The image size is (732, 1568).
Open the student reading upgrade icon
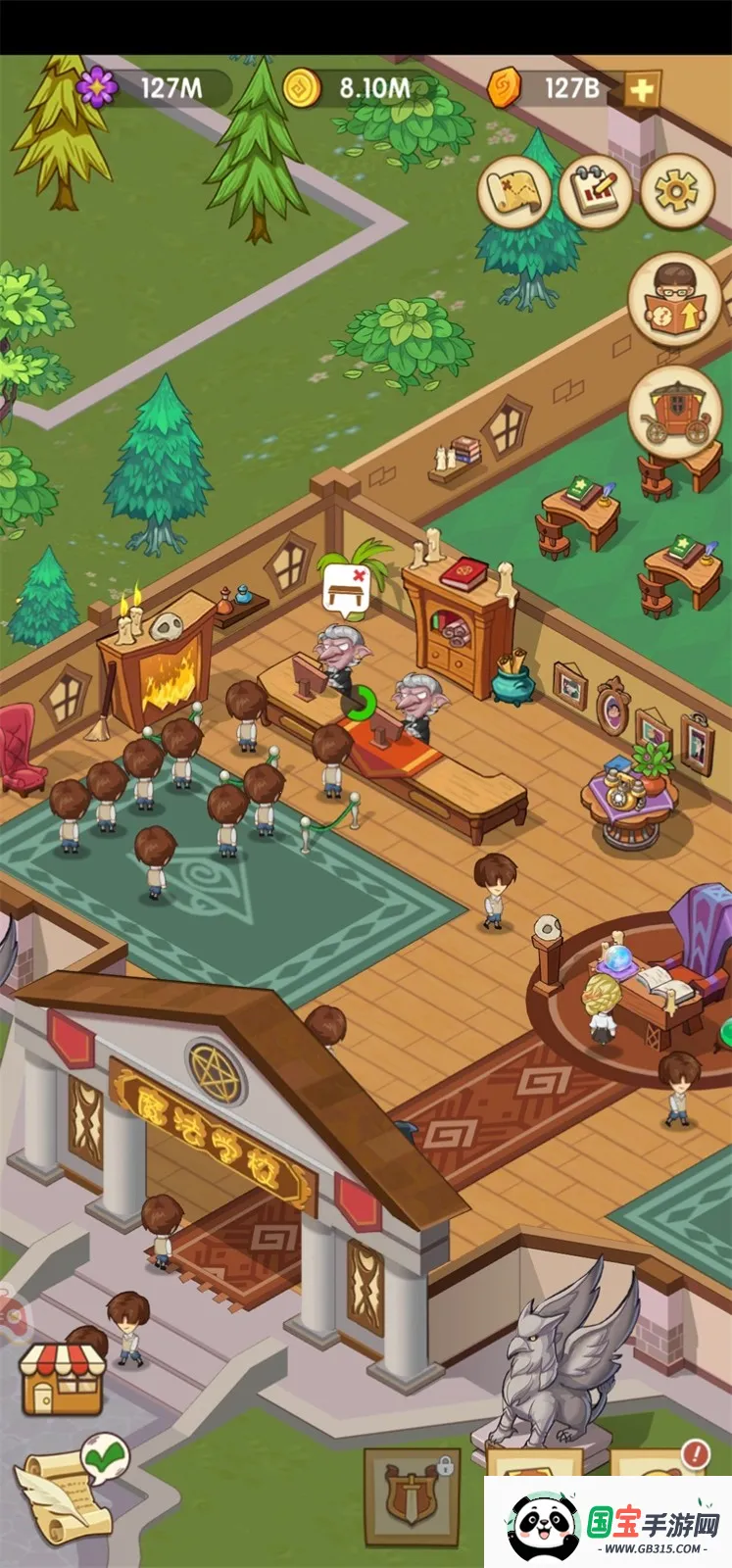tap(674, 300)
